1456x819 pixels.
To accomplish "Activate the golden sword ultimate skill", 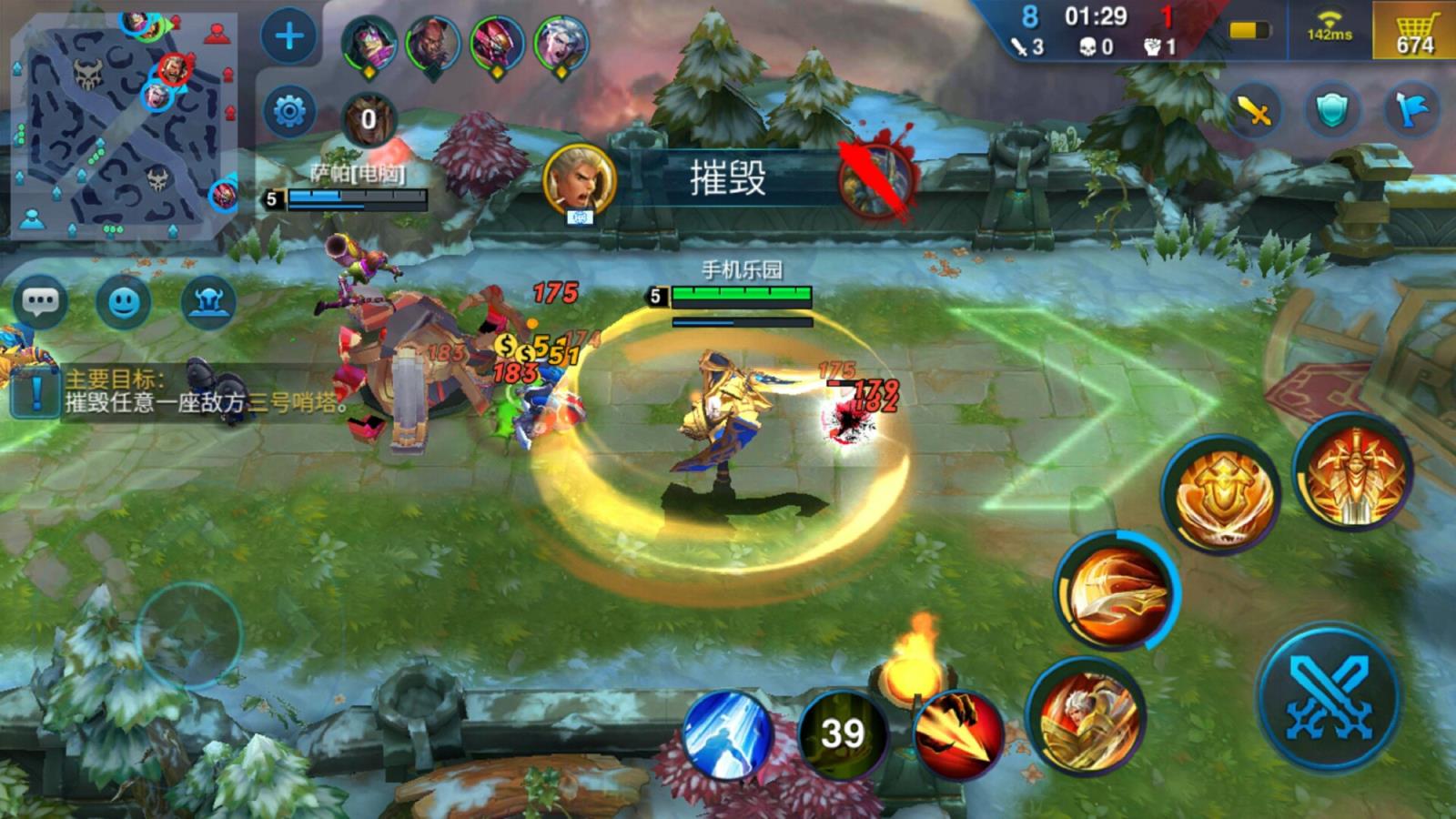I will point(1353,474).
